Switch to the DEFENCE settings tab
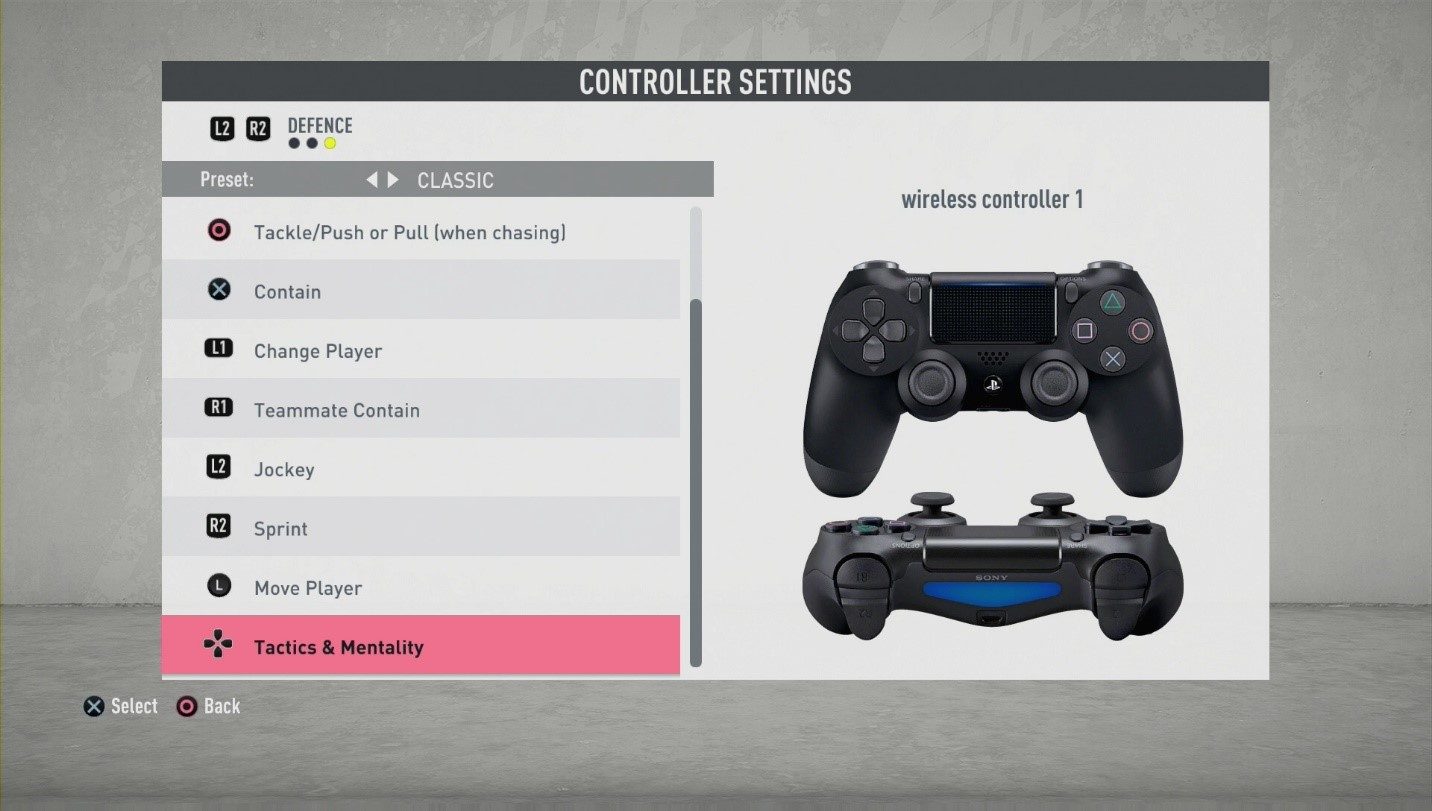 320,125
